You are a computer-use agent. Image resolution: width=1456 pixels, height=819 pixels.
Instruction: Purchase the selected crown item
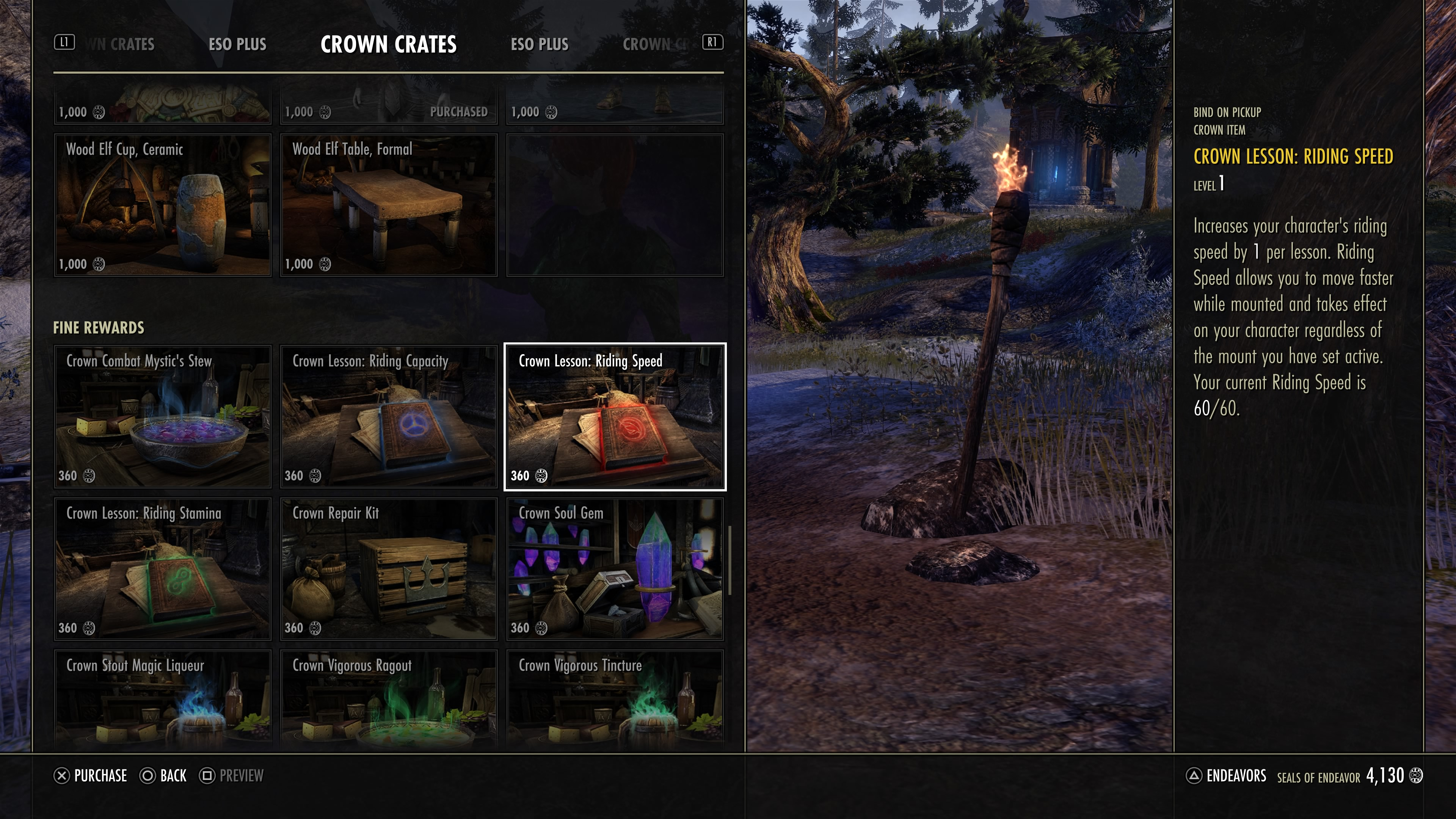click(x=91, y=775)
